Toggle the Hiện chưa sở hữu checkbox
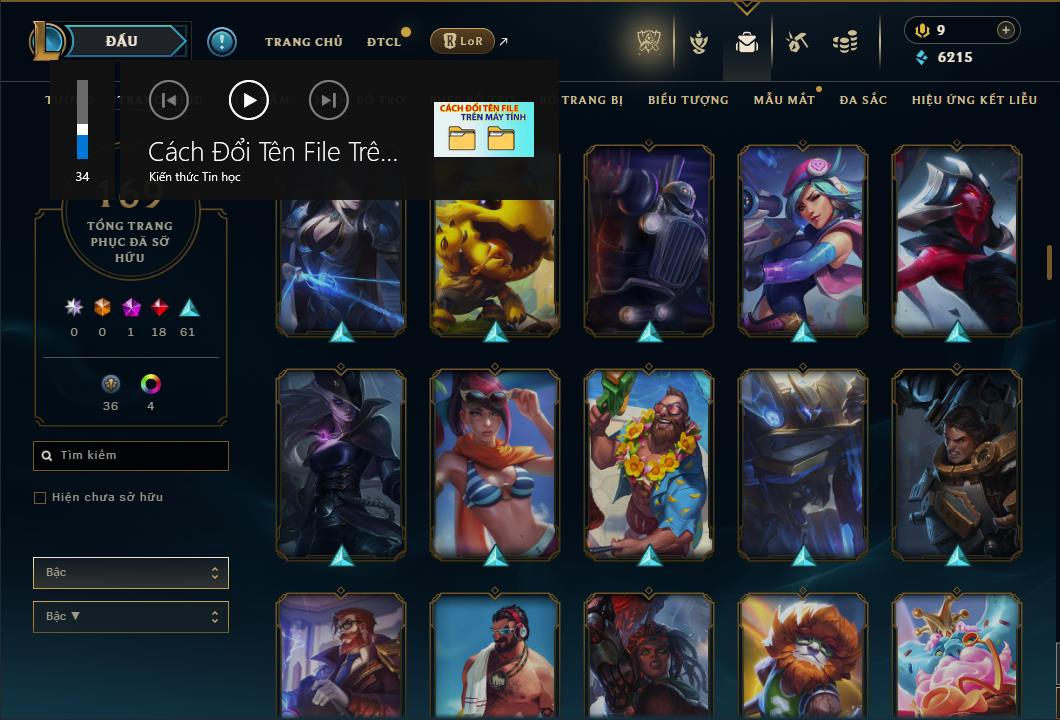Screen dimensions: 1060x720 coord(40,498)
